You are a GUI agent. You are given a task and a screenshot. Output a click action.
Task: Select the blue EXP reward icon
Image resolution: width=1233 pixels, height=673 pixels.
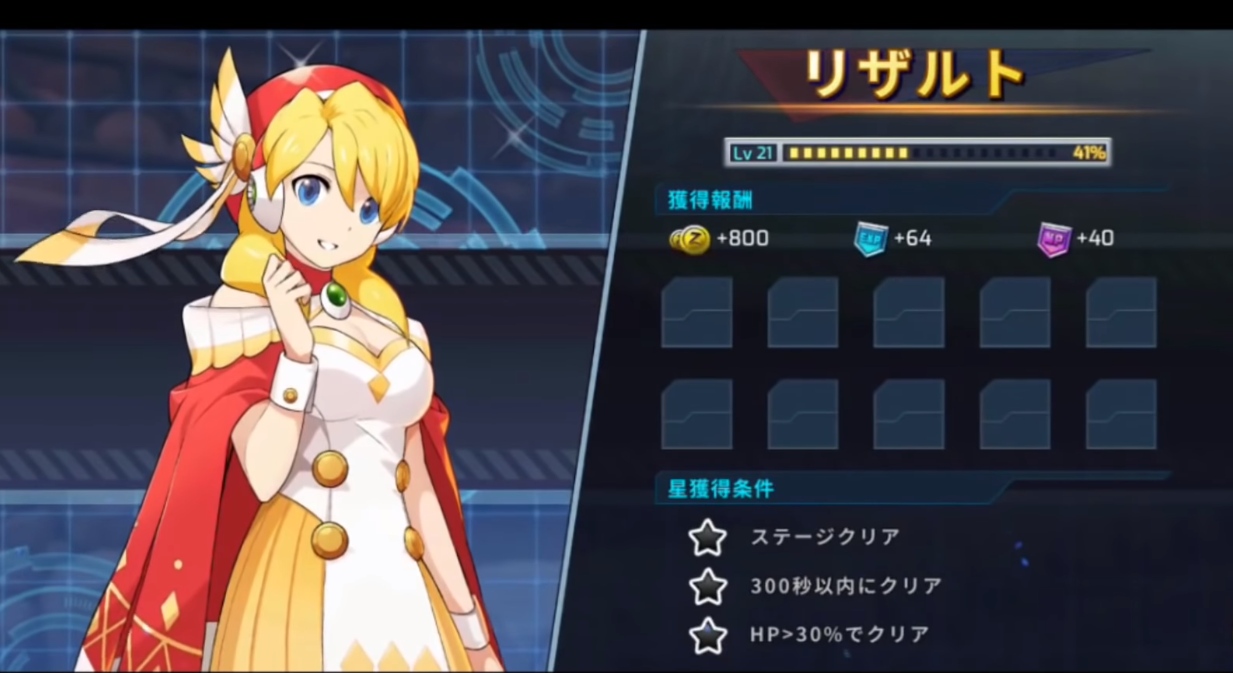click(870, 239)
